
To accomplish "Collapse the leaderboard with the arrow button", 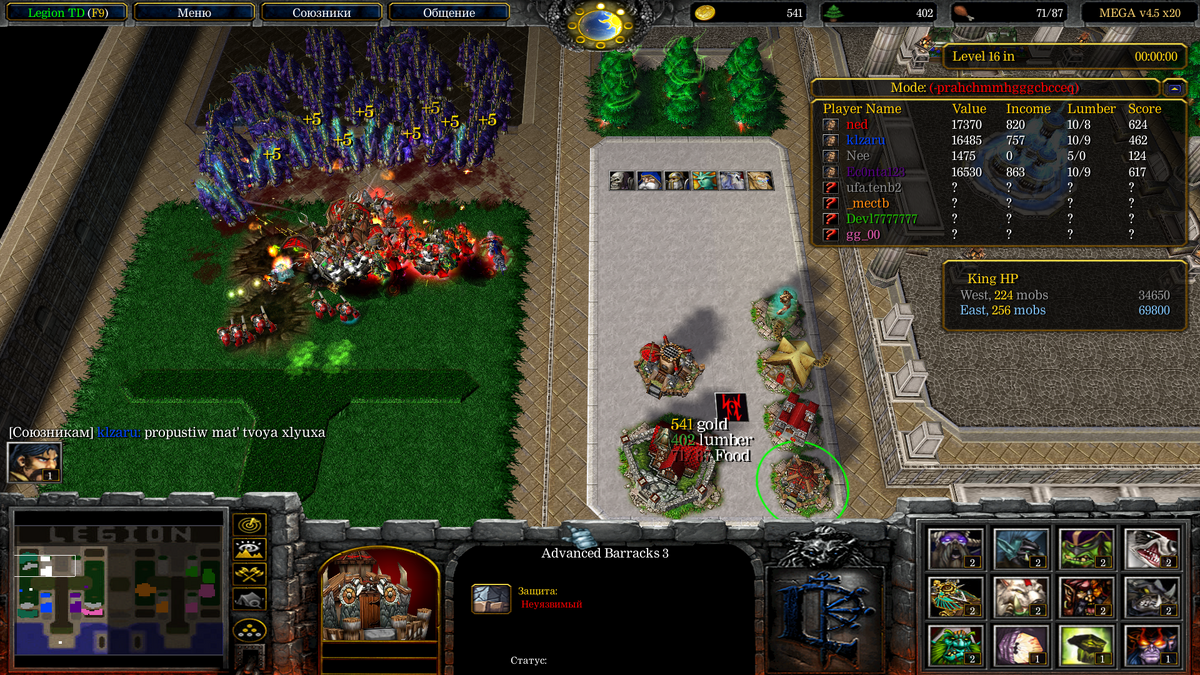I will click(x=1174, y=88).
